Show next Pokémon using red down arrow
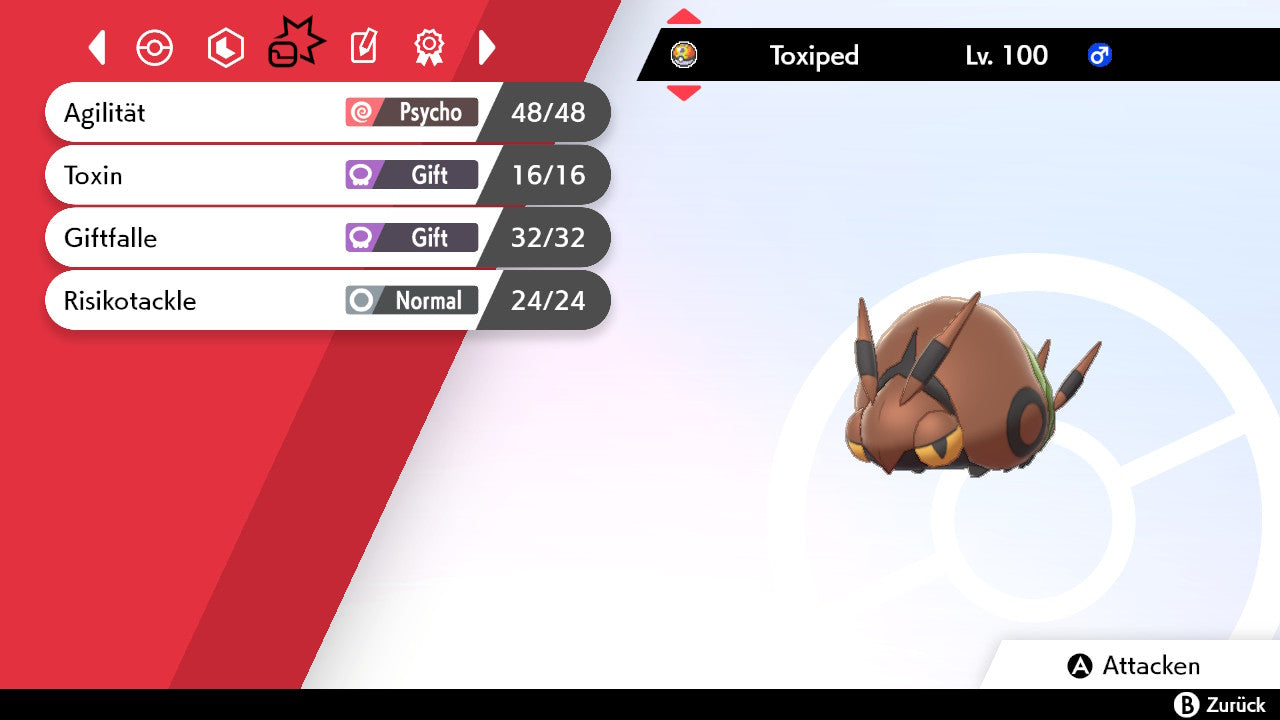The height and width of the screenshot is (720, 1280). (x=684, y=93)
